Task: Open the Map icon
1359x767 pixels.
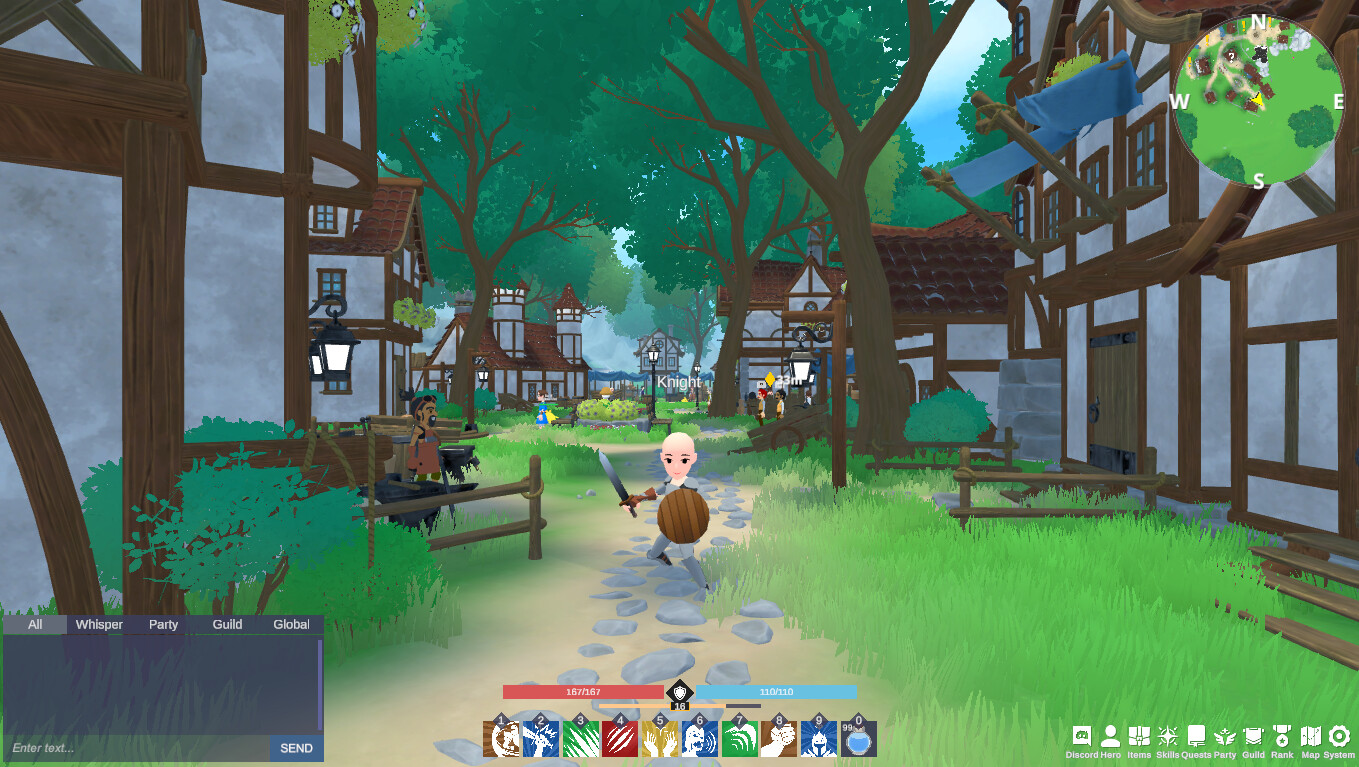Action: 1311,735
